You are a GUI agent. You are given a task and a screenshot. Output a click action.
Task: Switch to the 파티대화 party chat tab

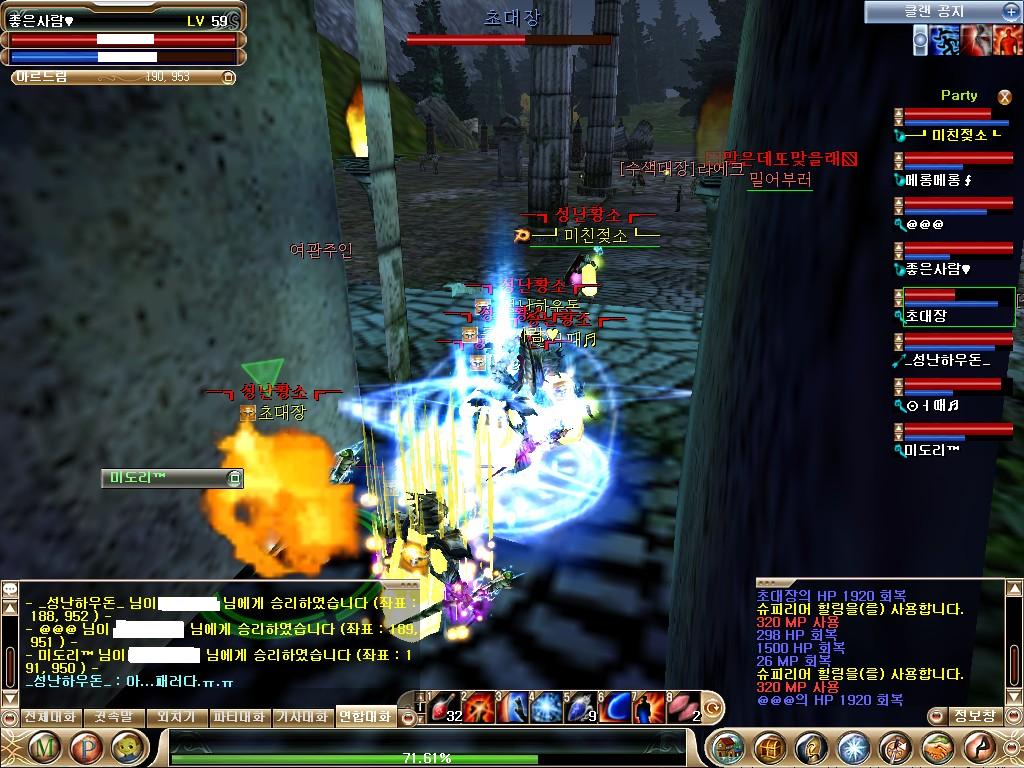pyautogui.click(x=239, y=717)
